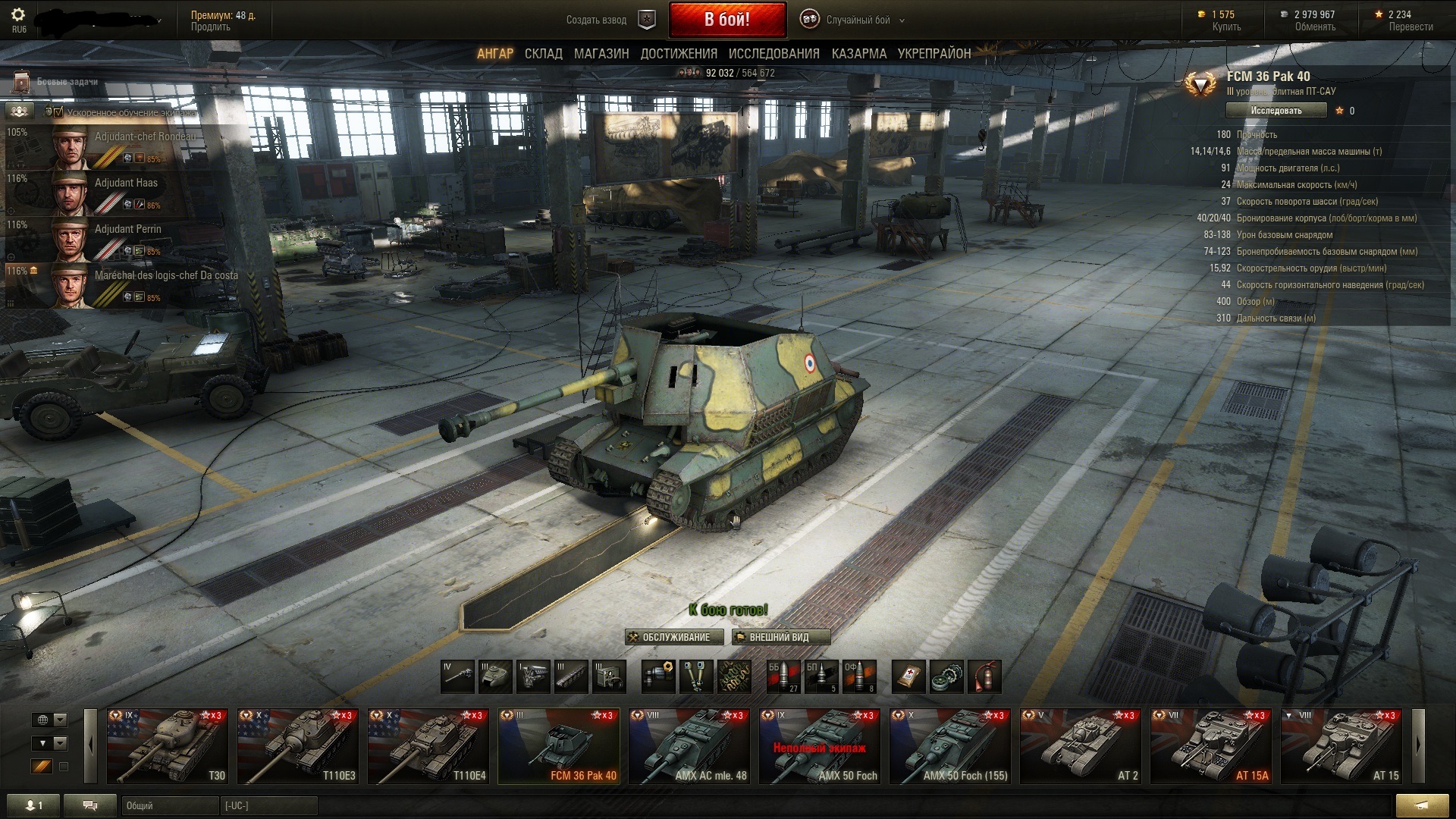
Task: Choose the AMX 50 Foch (155) tank
Action: [950, 746]
